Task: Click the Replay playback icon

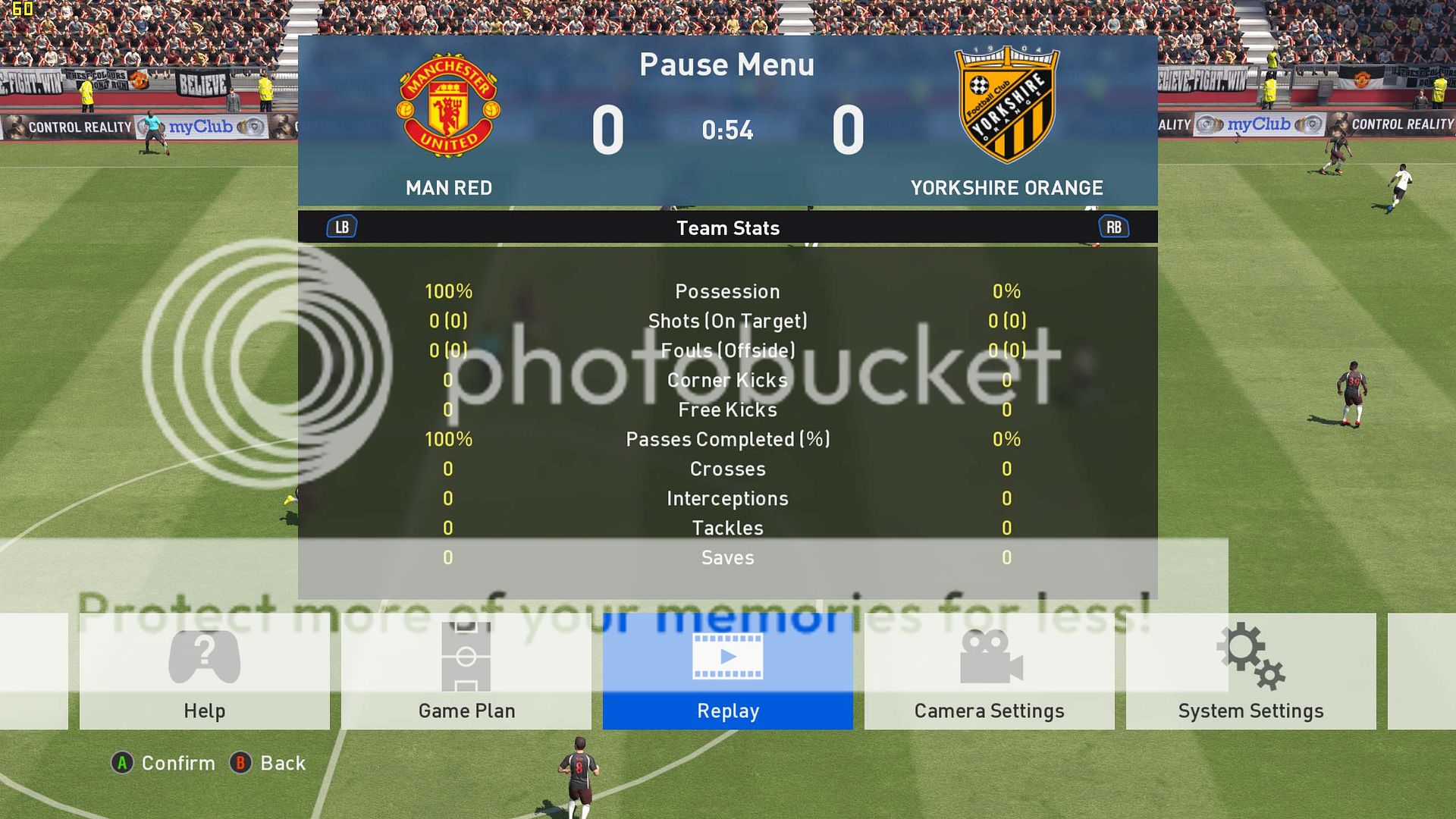Action: 726,657
